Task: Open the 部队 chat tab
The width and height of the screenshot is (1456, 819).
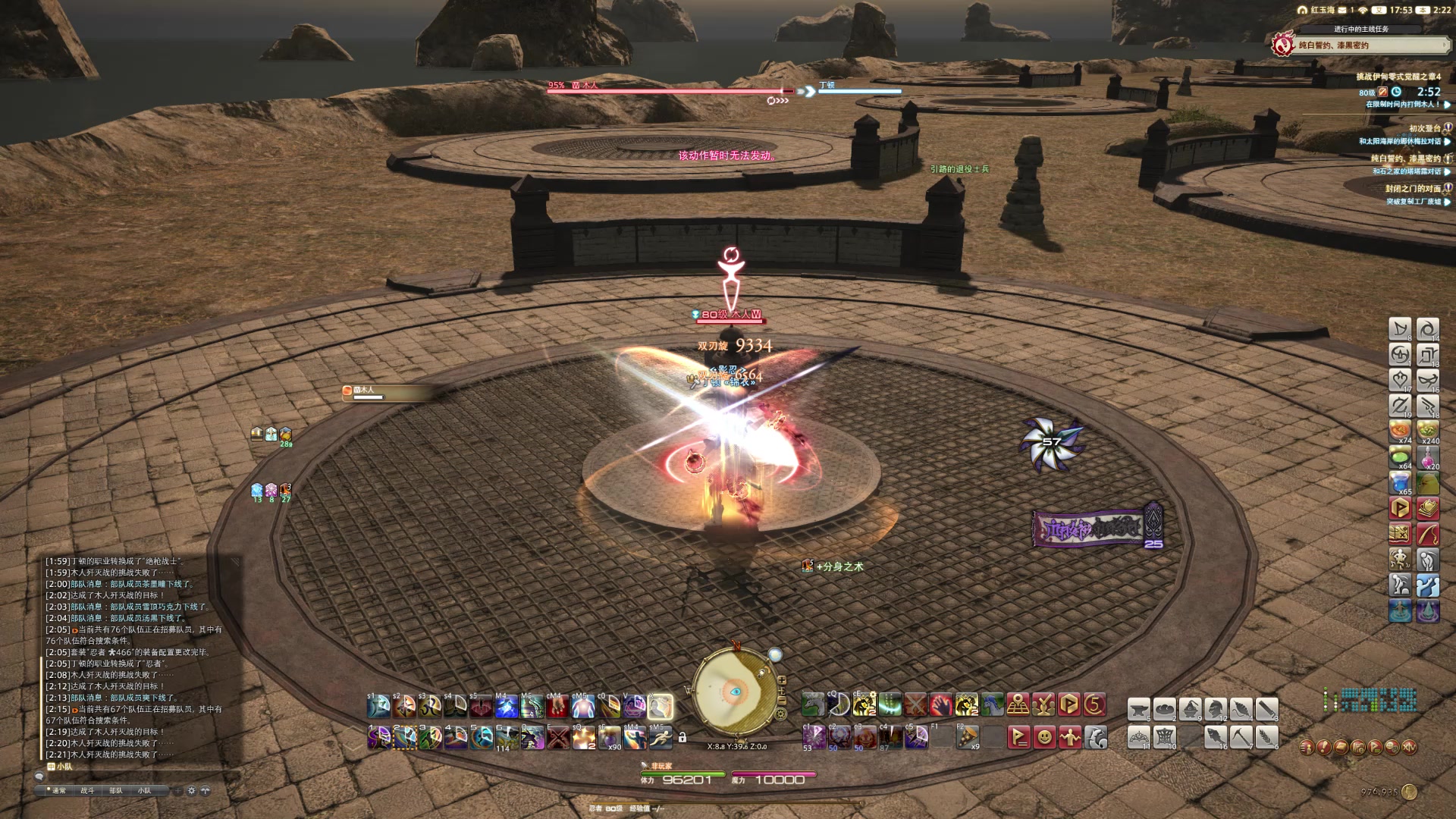Action: (x=116, y=790)
